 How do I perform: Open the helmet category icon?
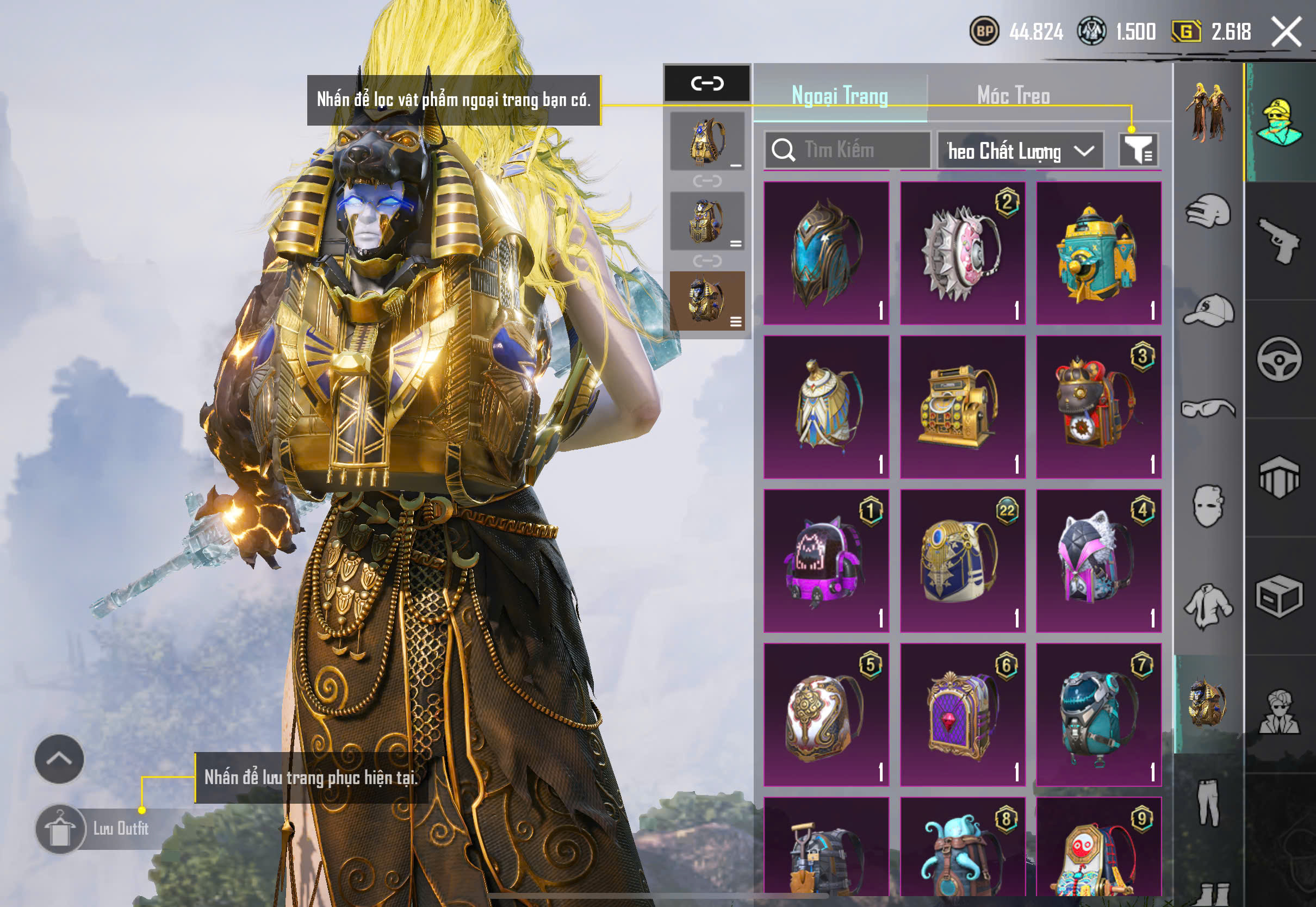pos(1209,212)
